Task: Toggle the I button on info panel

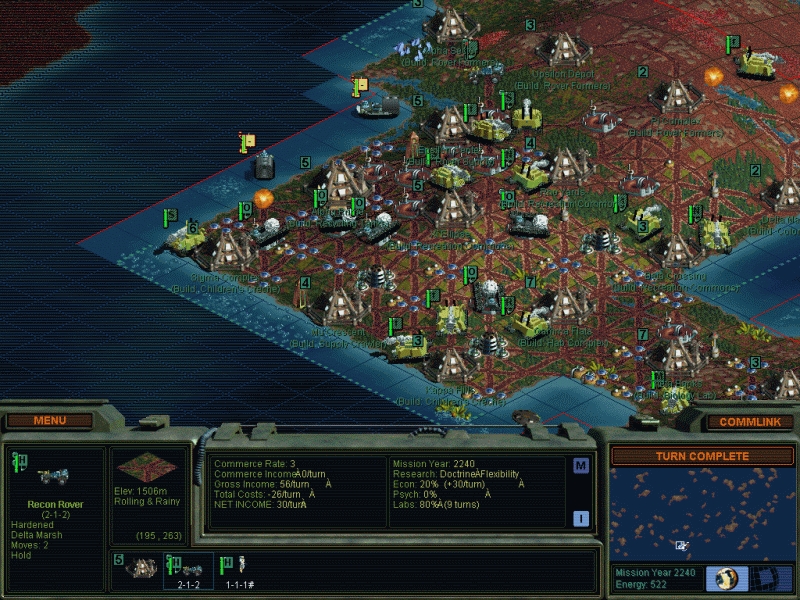Action: [581, 517]
